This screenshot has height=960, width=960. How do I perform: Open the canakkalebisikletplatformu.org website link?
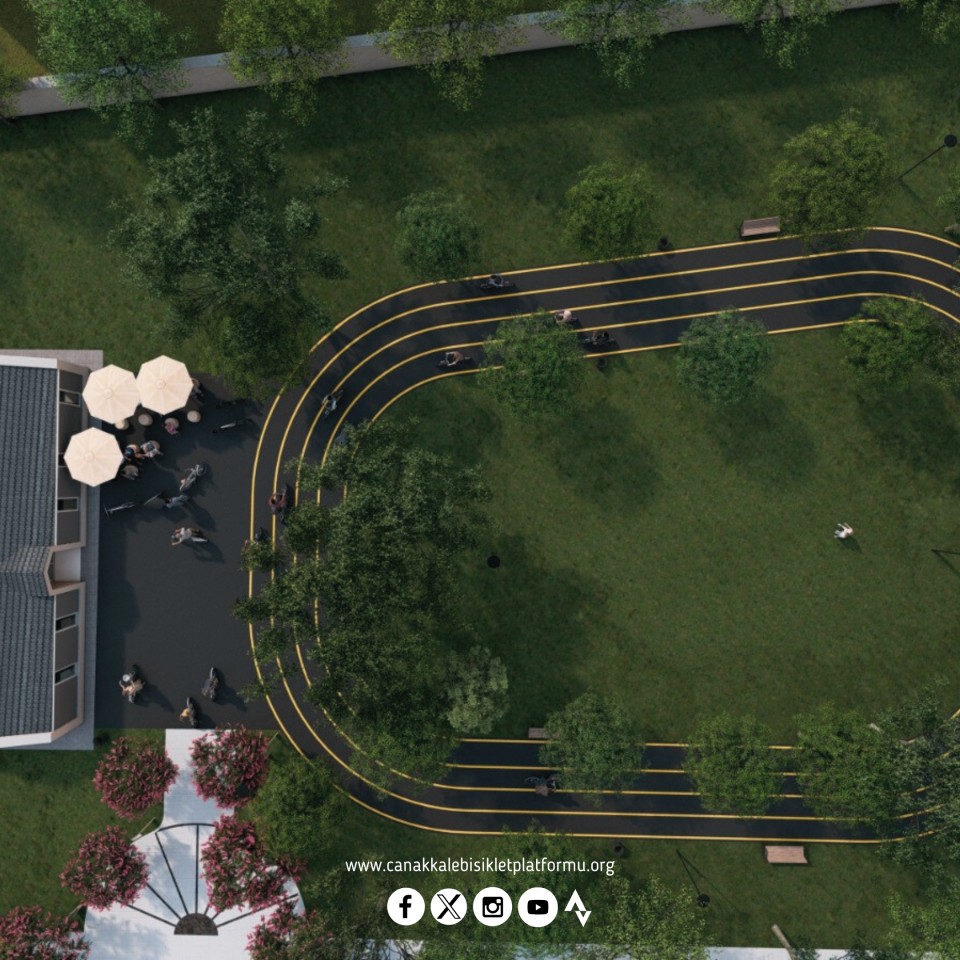[480, 866]
